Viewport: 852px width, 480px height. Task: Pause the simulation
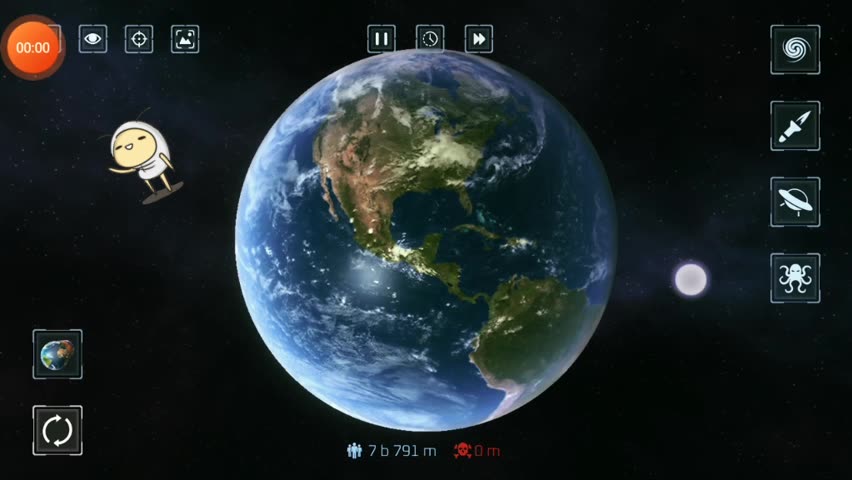click(x=381, y=39)
